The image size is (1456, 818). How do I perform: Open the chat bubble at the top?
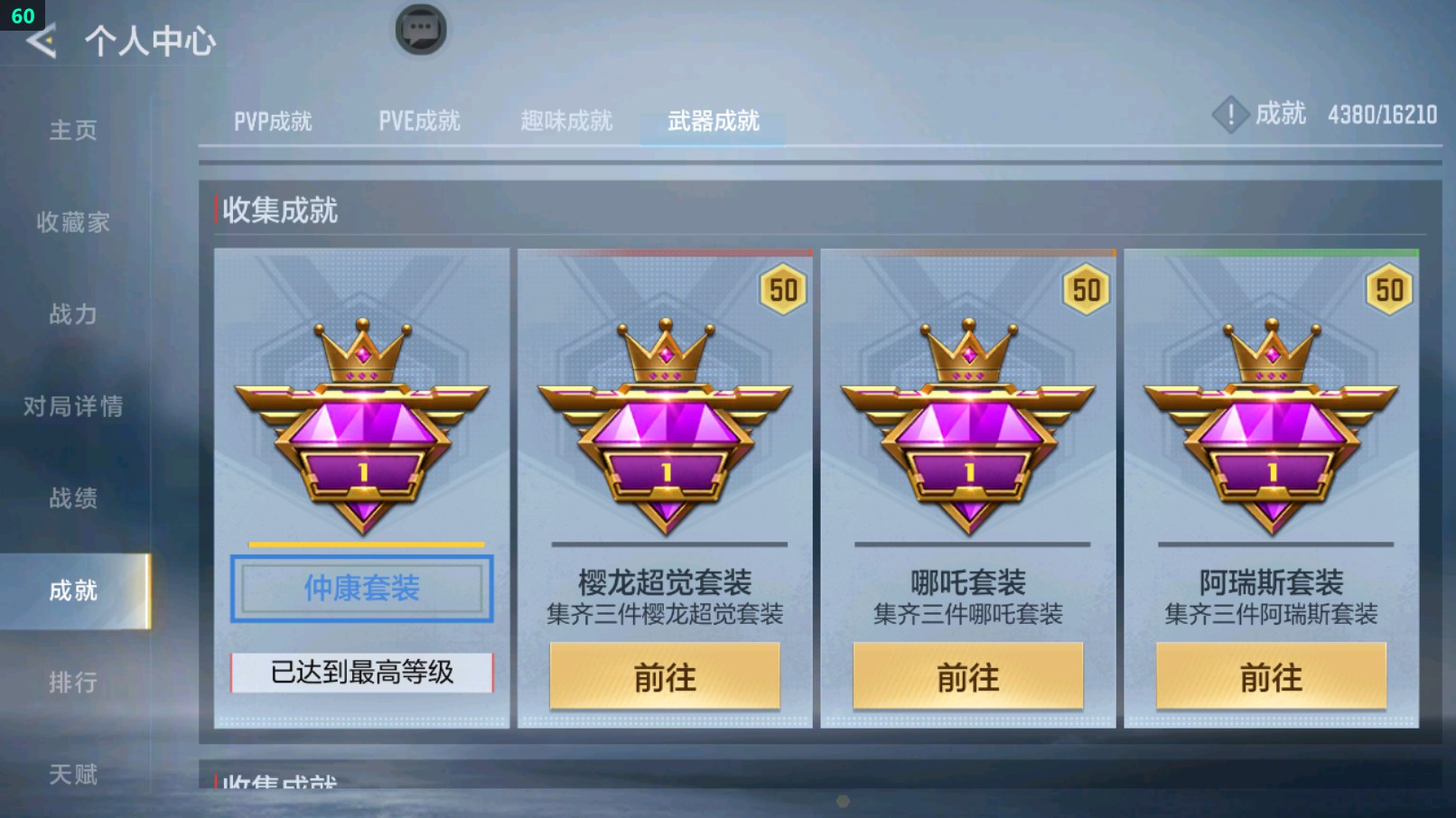pyautogui.click(x=420, y=28)
